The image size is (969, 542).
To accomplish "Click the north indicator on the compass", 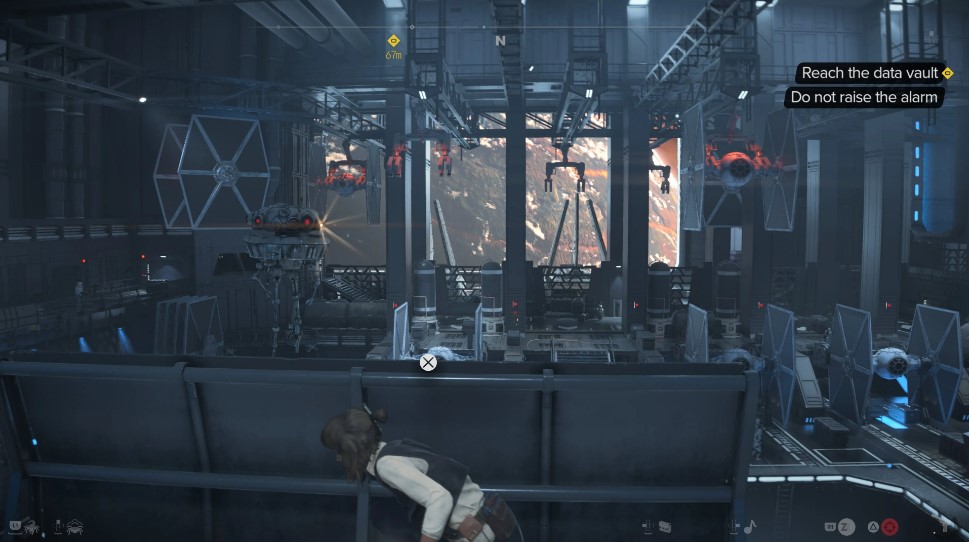I will pyautogui.click(x=500, y=41).
